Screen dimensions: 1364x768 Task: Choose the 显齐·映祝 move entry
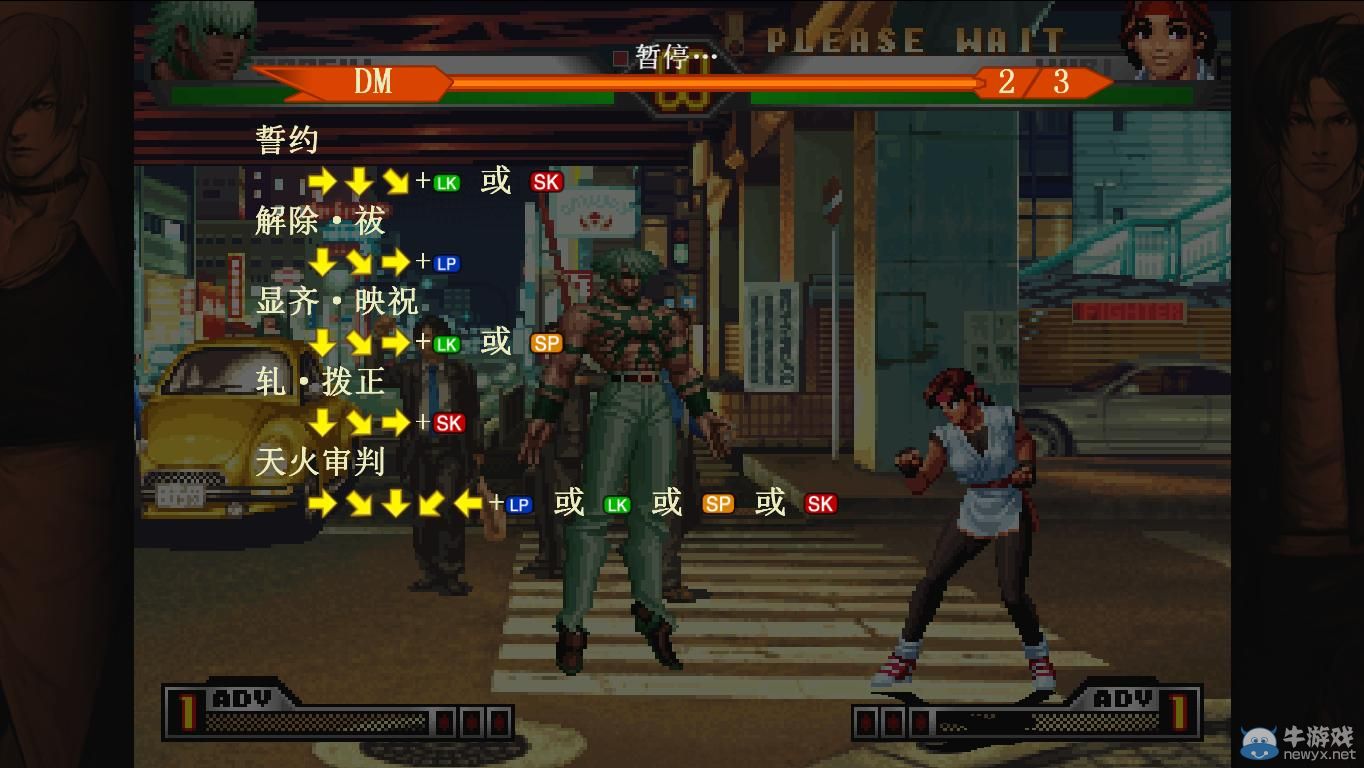[336, 301]
